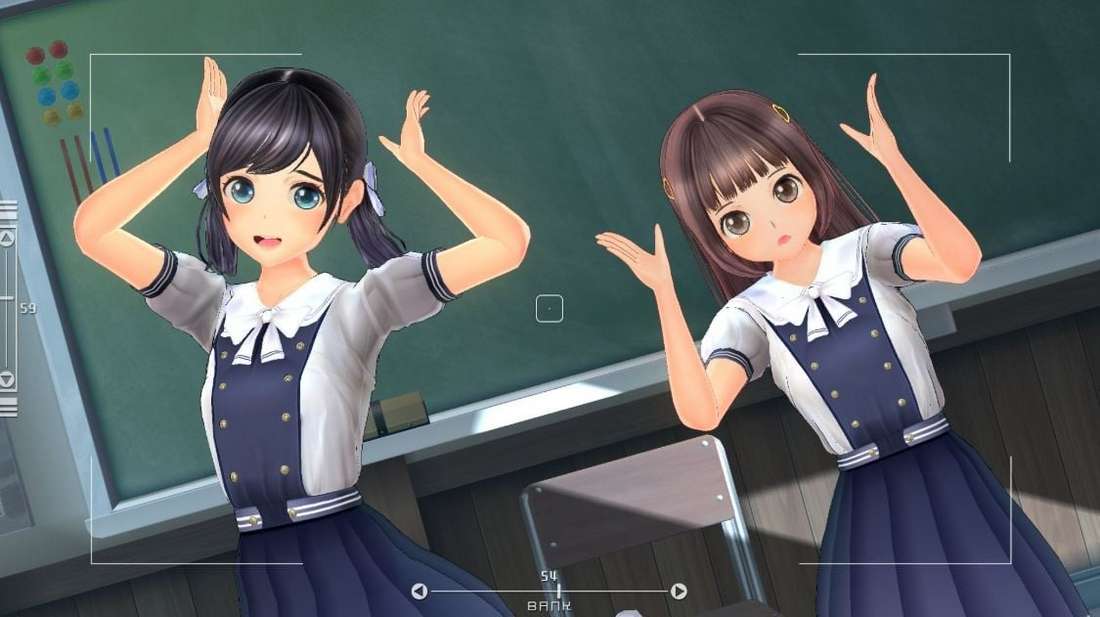Viewport: 1100px width, 617px height.
Task: Click the BANK slider handle
Action: point(559,591)
